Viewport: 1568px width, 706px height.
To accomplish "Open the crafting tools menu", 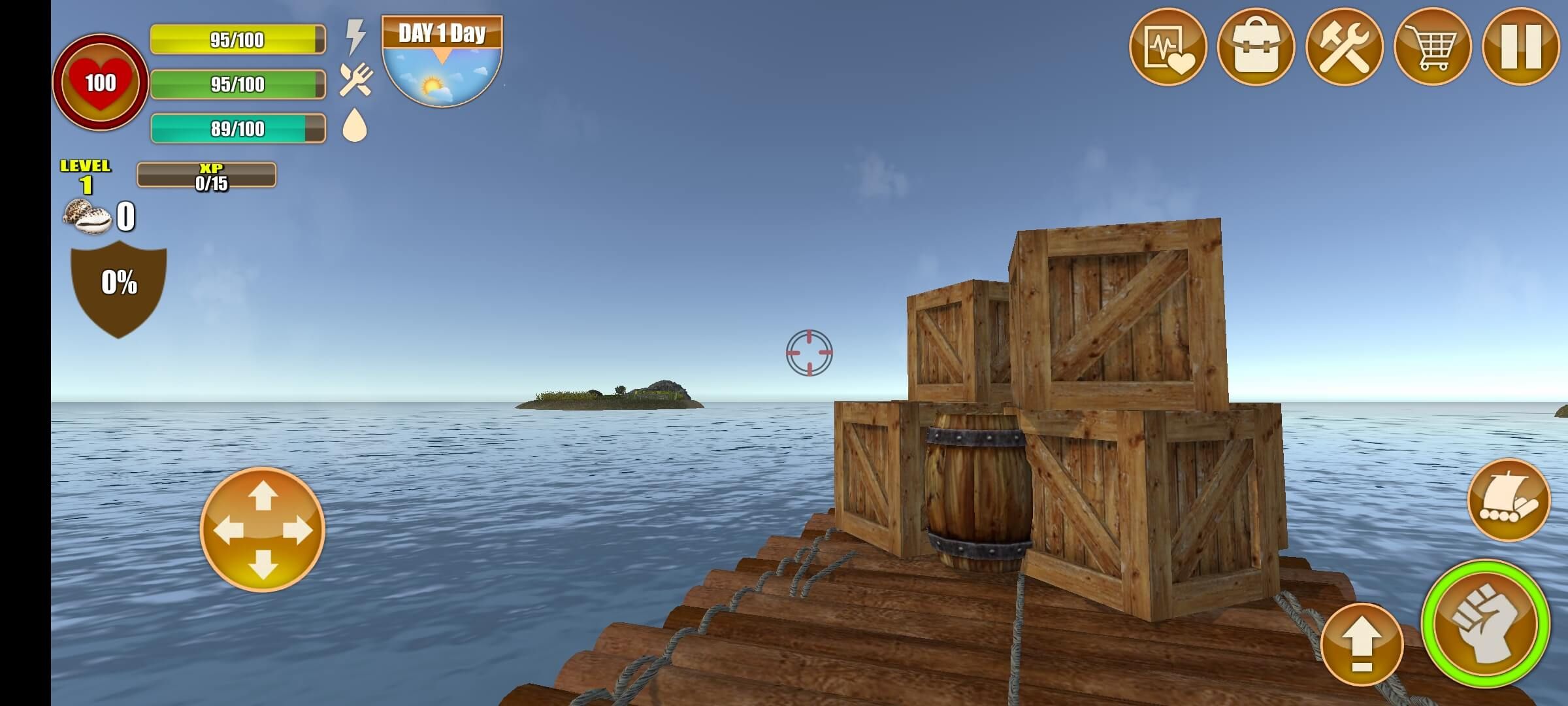I will coord(1344,46).
